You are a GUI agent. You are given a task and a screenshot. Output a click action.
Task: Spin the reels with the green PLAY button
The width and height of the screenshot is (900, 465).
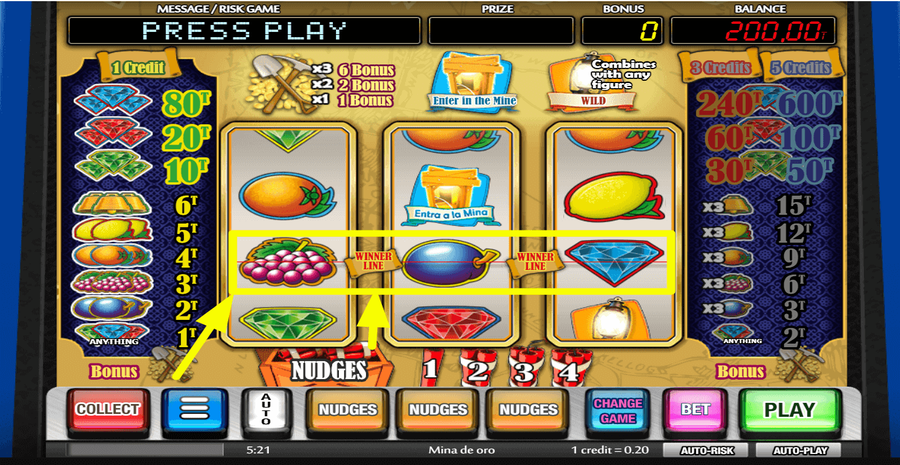[790, 410]
